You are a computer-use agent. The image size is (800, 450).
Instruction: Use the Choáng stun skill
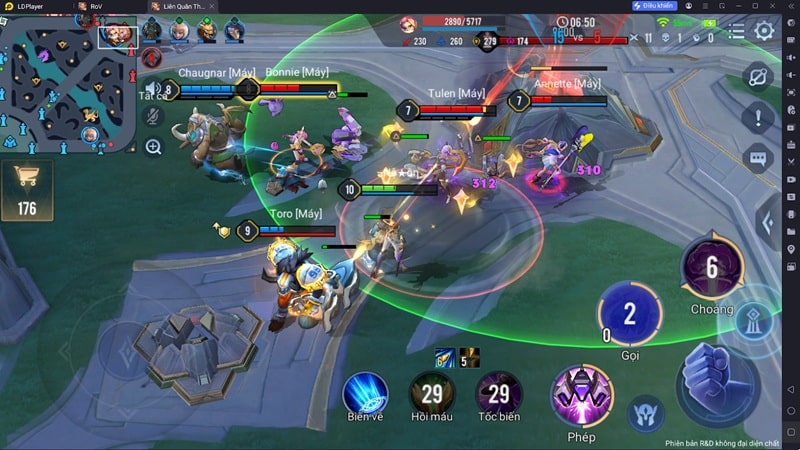[711, 268]
